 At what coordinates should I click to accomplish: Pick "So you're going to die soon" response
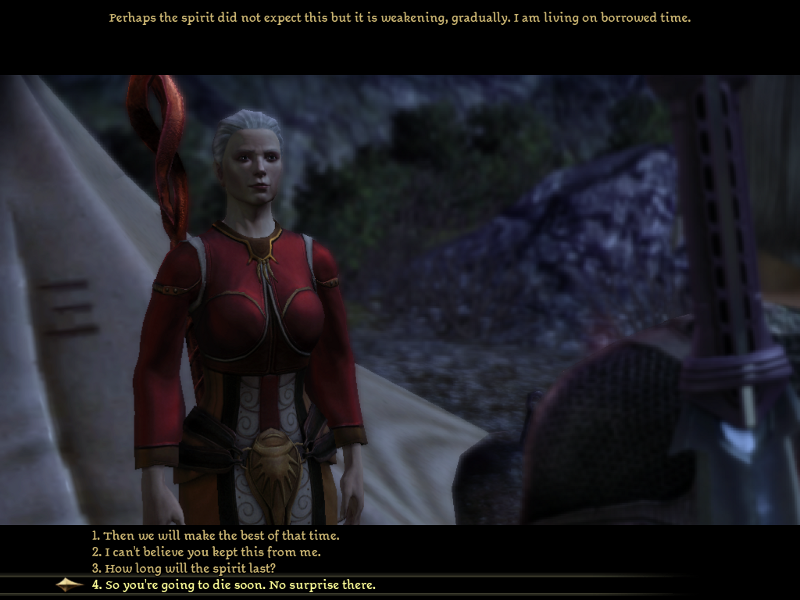point(233,584)
